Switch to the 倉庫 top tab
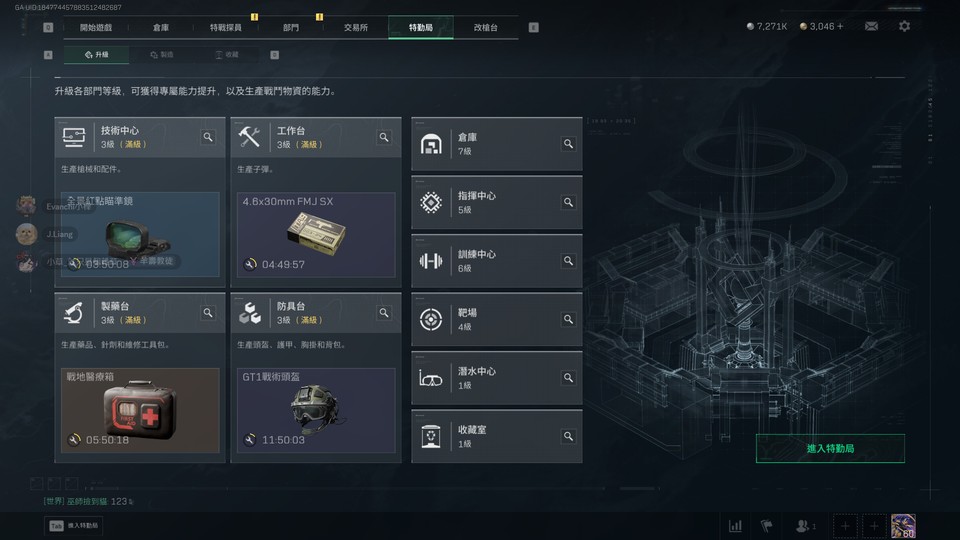 161,27
